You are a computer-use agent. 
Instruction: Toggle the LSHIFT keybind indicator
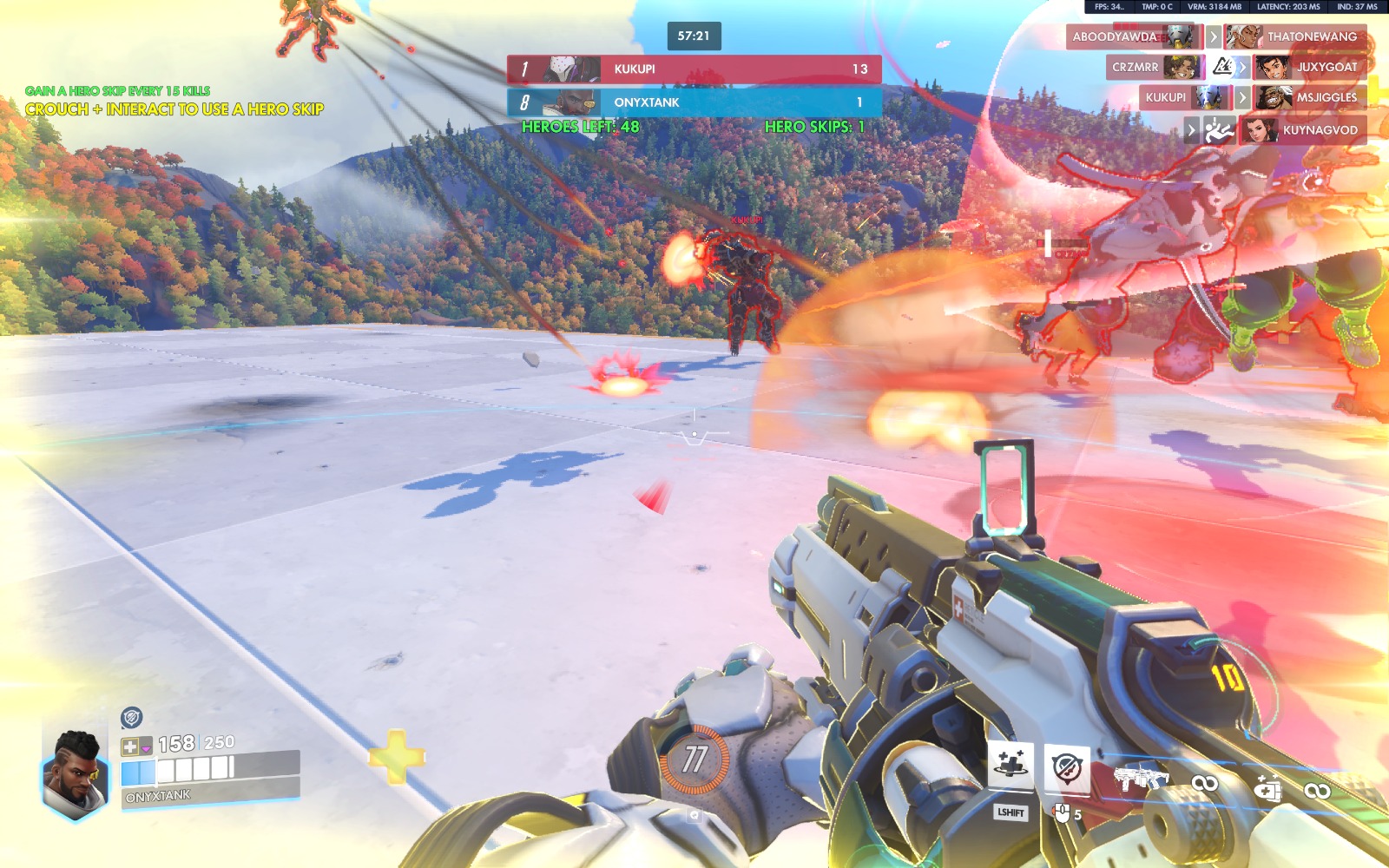pyautogui.click(x=1009, y=812)
